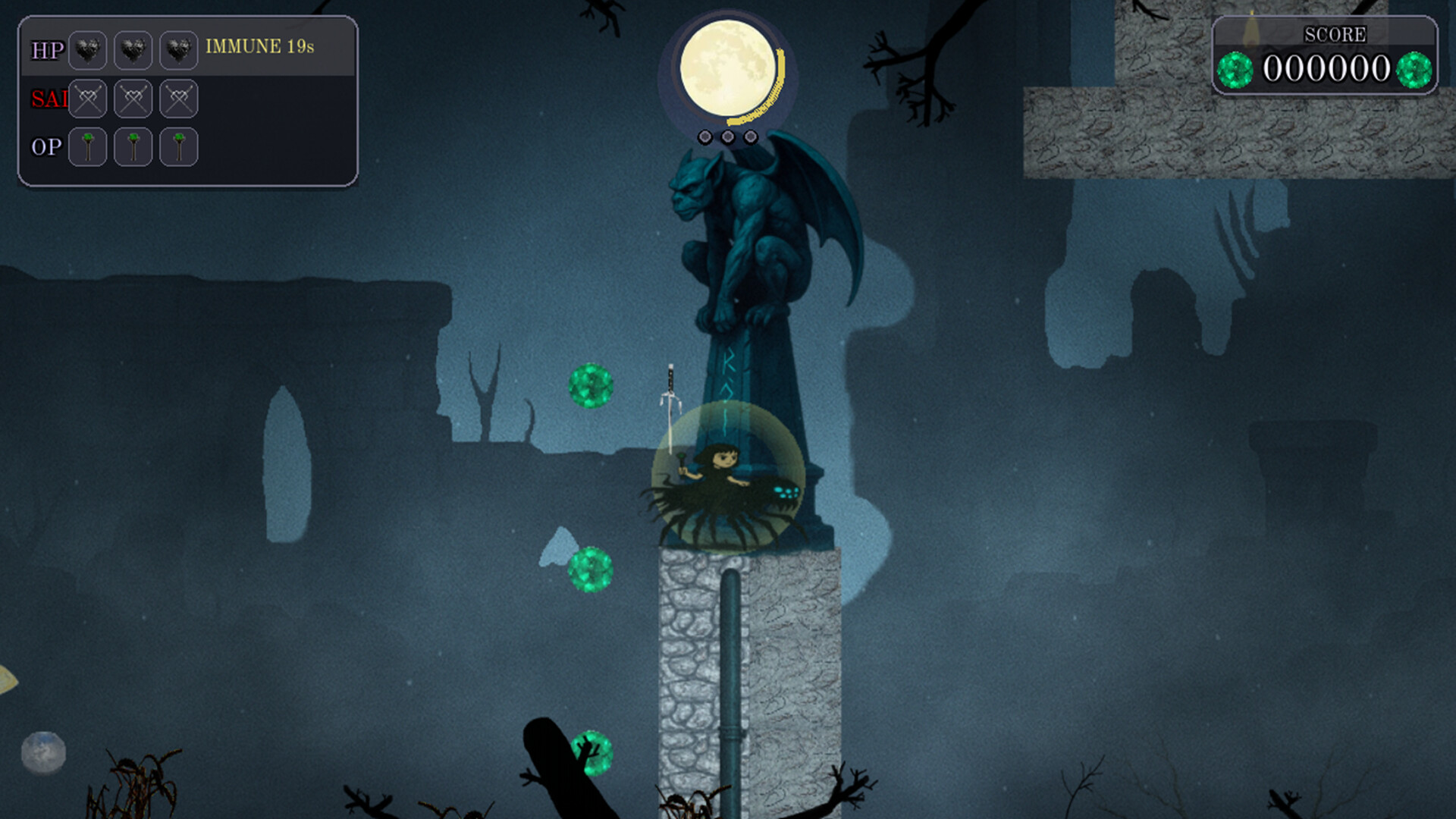Click the third black heart HP icon
The width and height of the screenshot is (1456, 819).
179,50
